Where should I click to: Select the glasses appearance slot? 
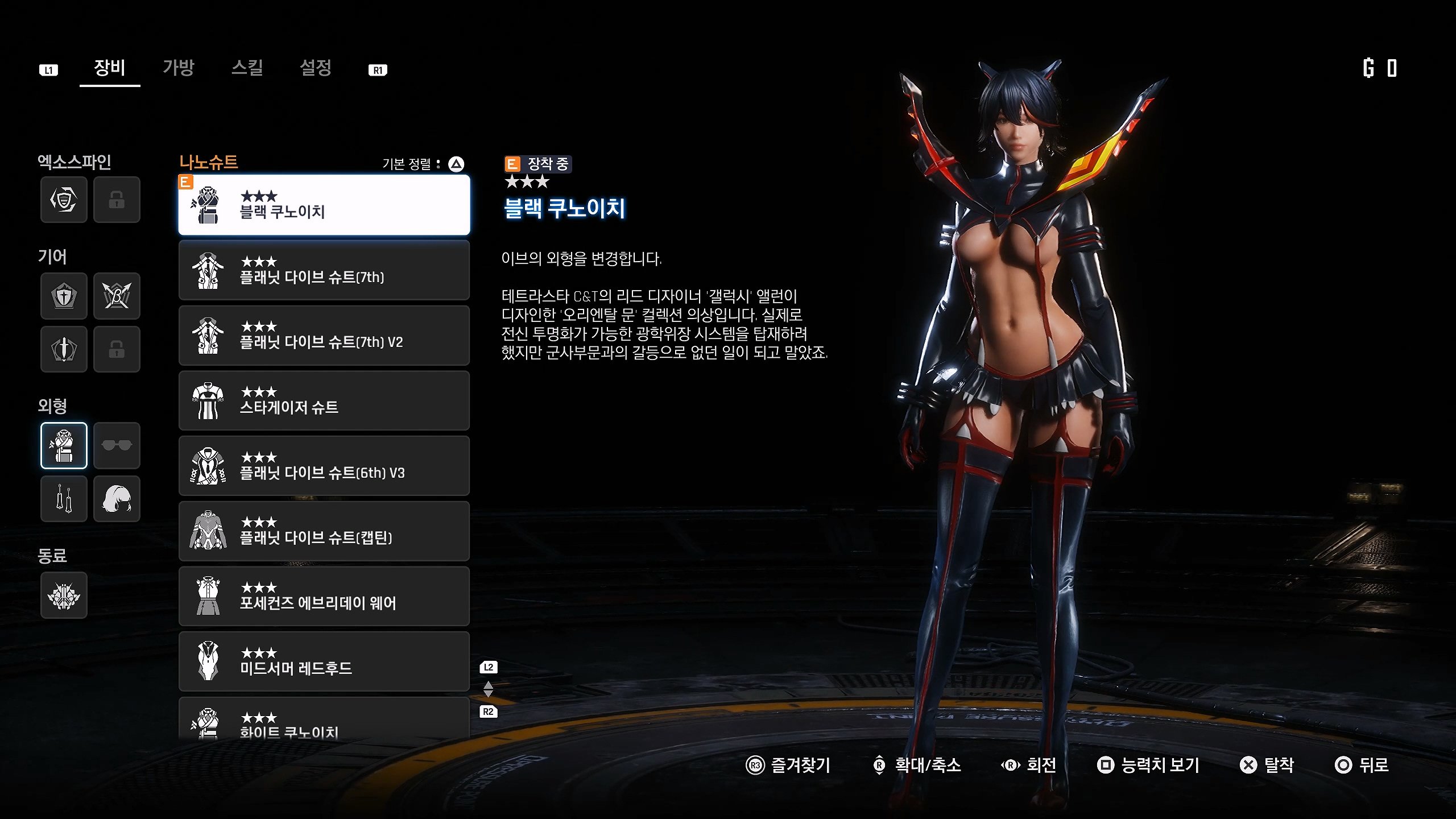[117, 445]
